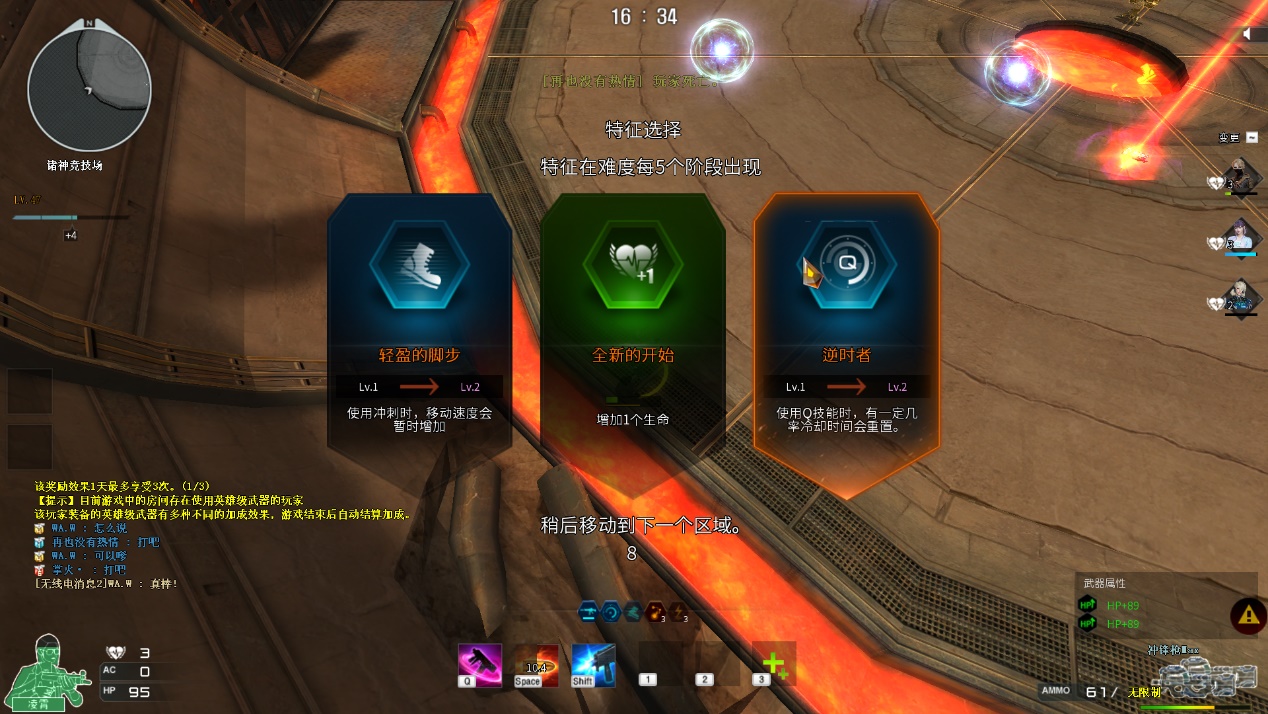Activate the pink Q pistol skill

(x=479, y=665)
